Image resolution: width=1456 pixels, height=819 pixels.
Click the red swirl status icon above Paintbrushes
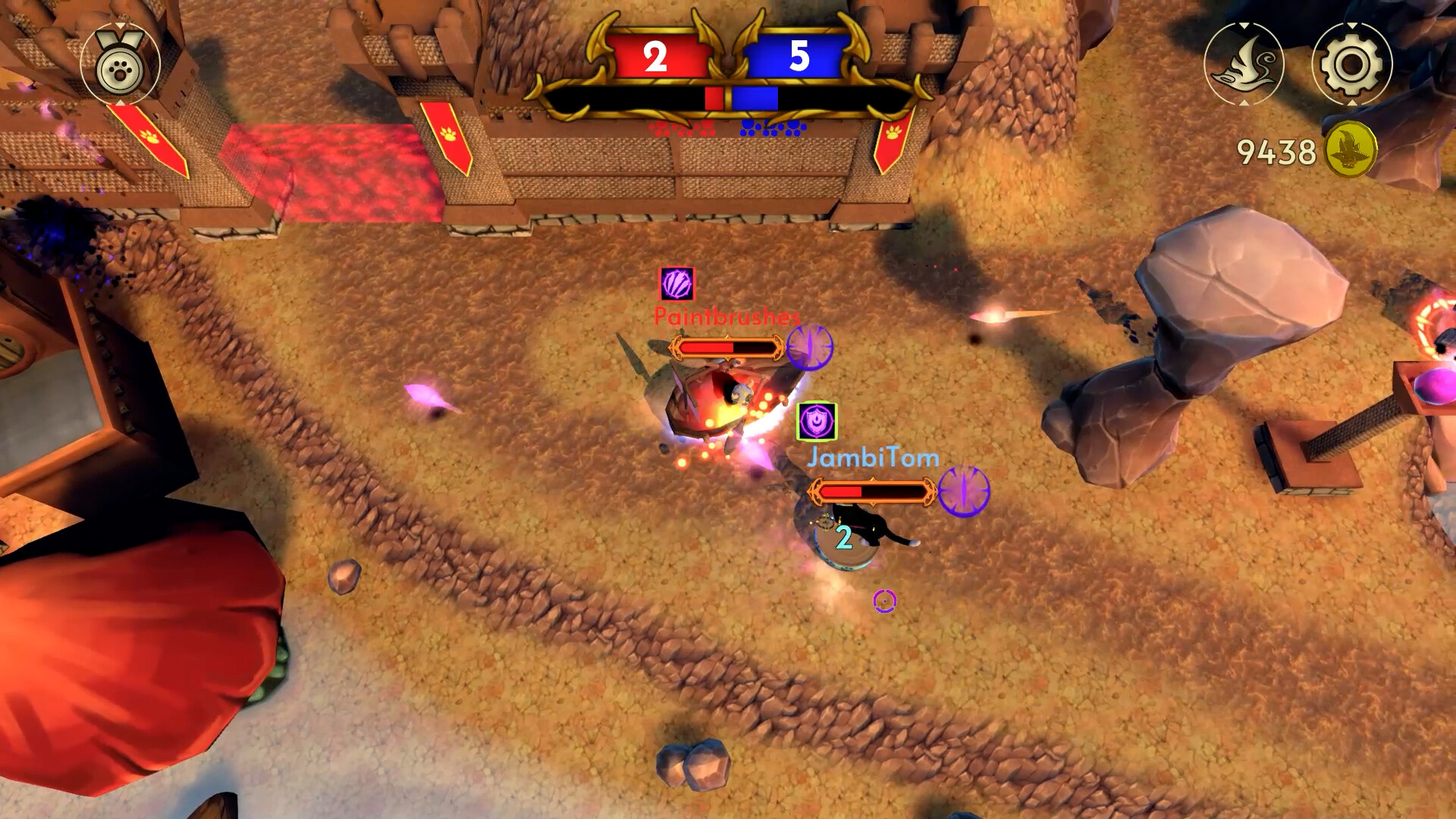coord(676,284)
